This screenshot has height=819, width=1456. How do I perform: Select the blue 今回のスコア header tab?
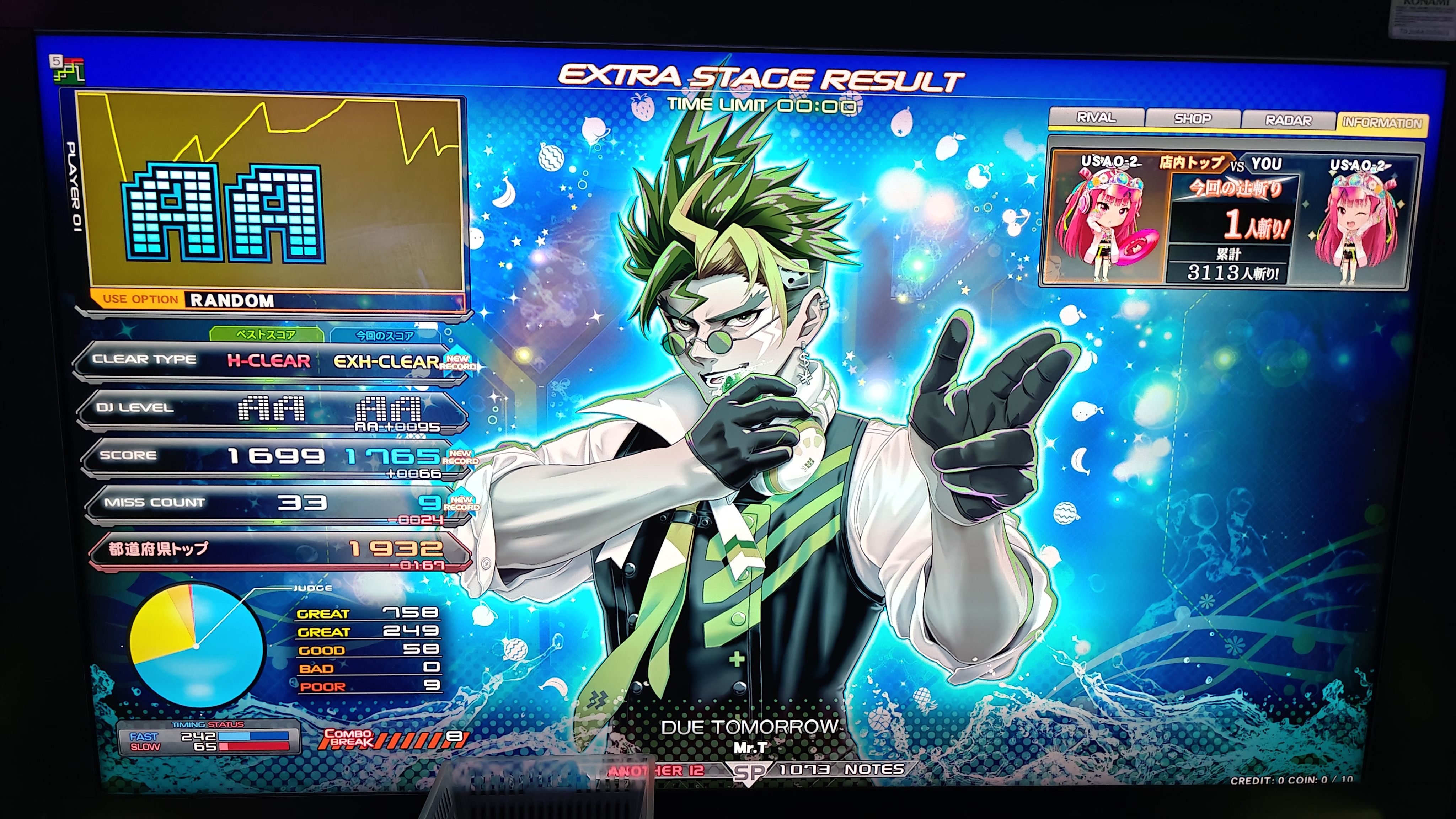[385, 336]
